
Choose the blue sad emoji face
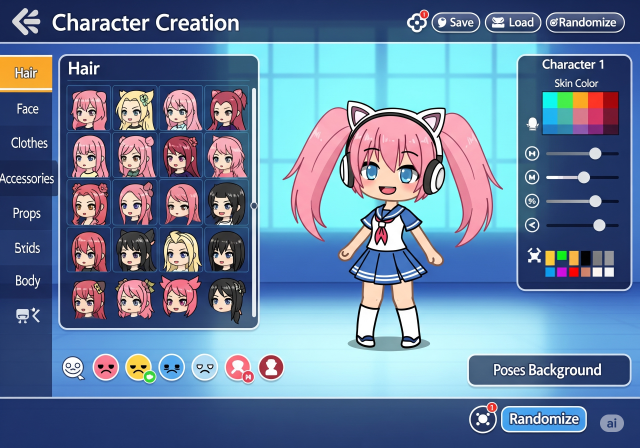(172, 368)
